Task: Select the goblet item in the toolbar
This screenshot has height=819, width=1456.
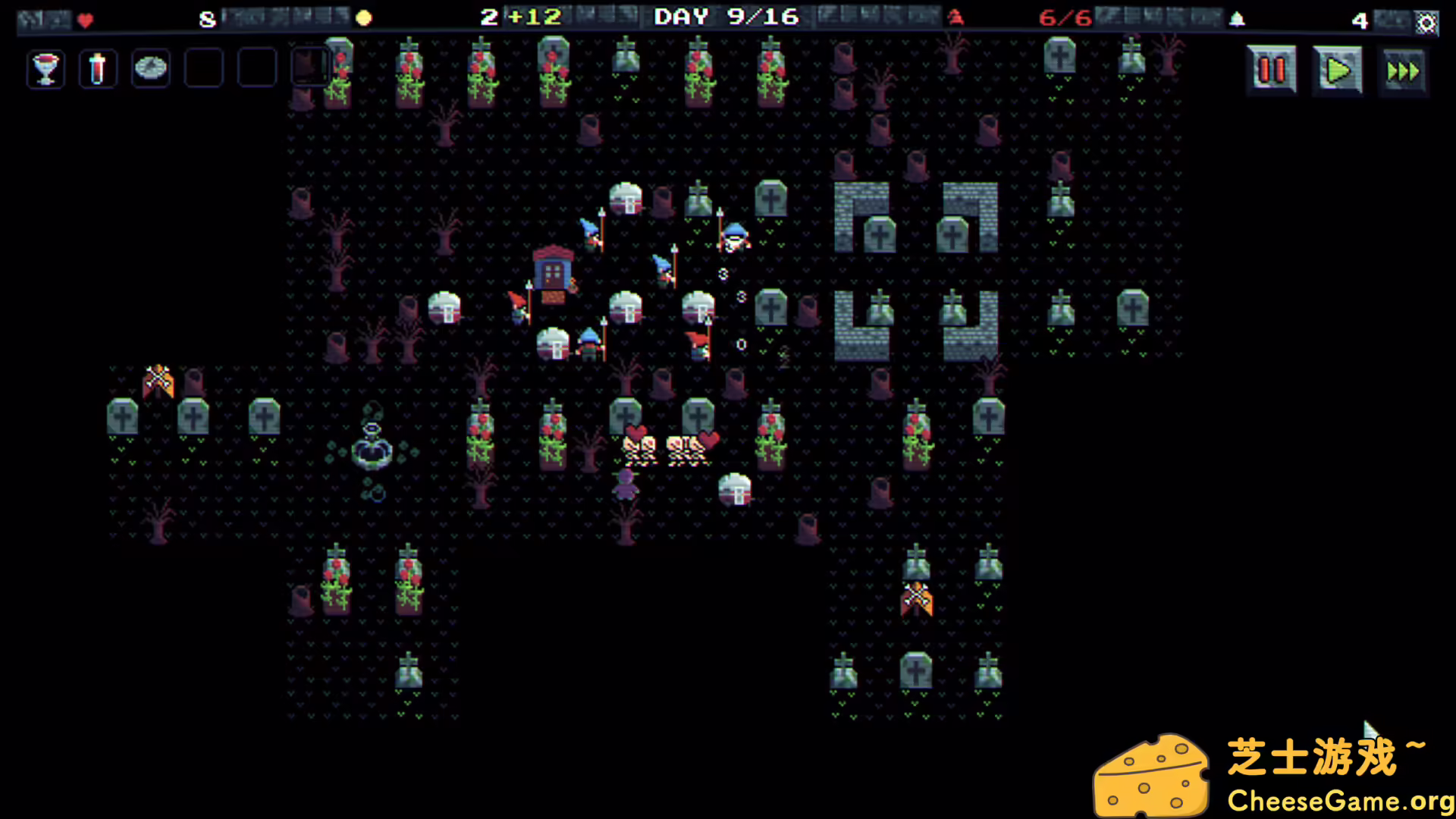Action: click(x=45, y=68)
